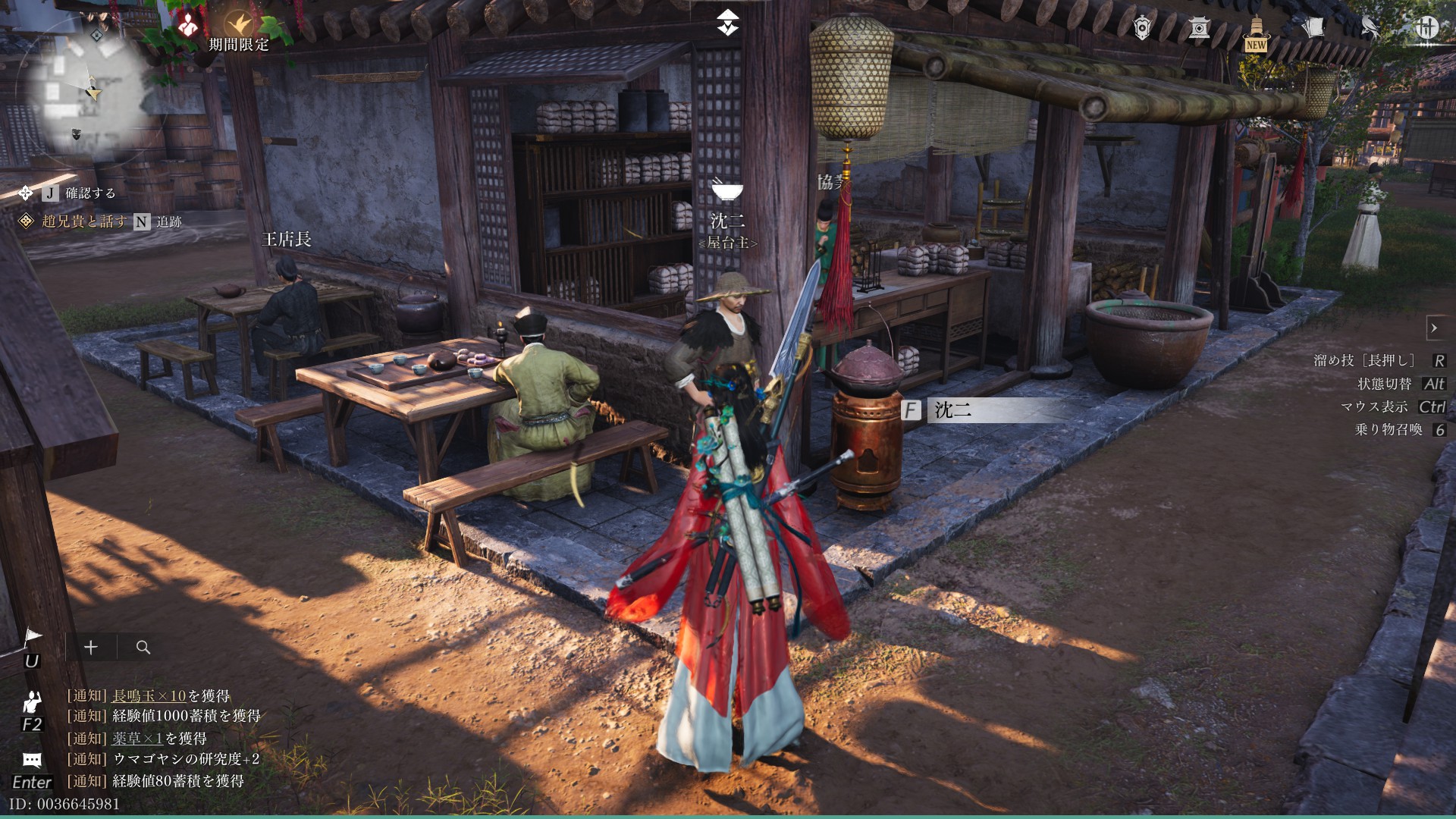The height and width of the screenshot is (819, 1456).
Task: Expand the arrow tab above the key hints
Action: pyautogui.click(x=1434, y=328)
